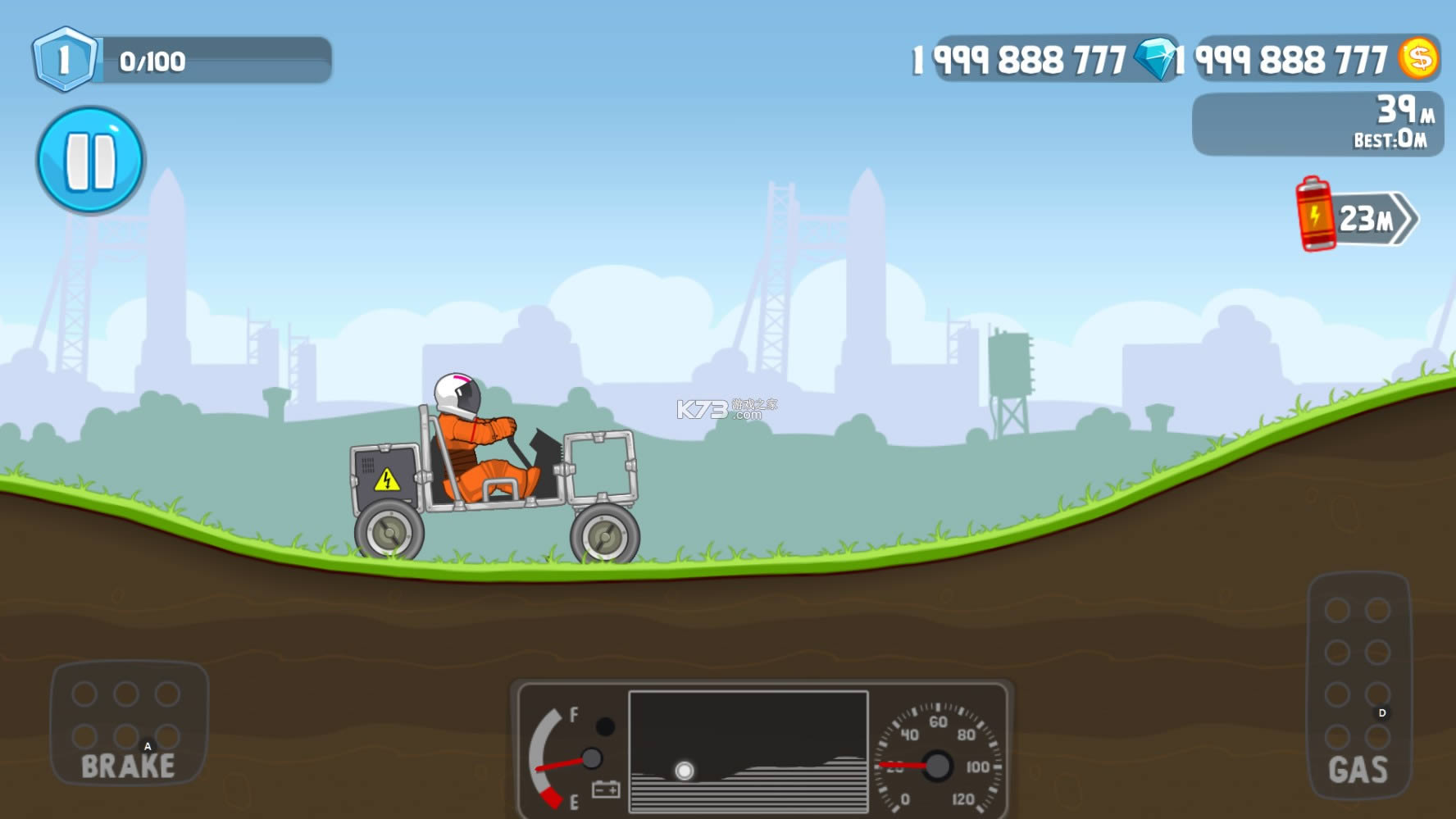Select the level badge showing 1
Viewport: 1456px width, 819px height.
click(62, 57)
